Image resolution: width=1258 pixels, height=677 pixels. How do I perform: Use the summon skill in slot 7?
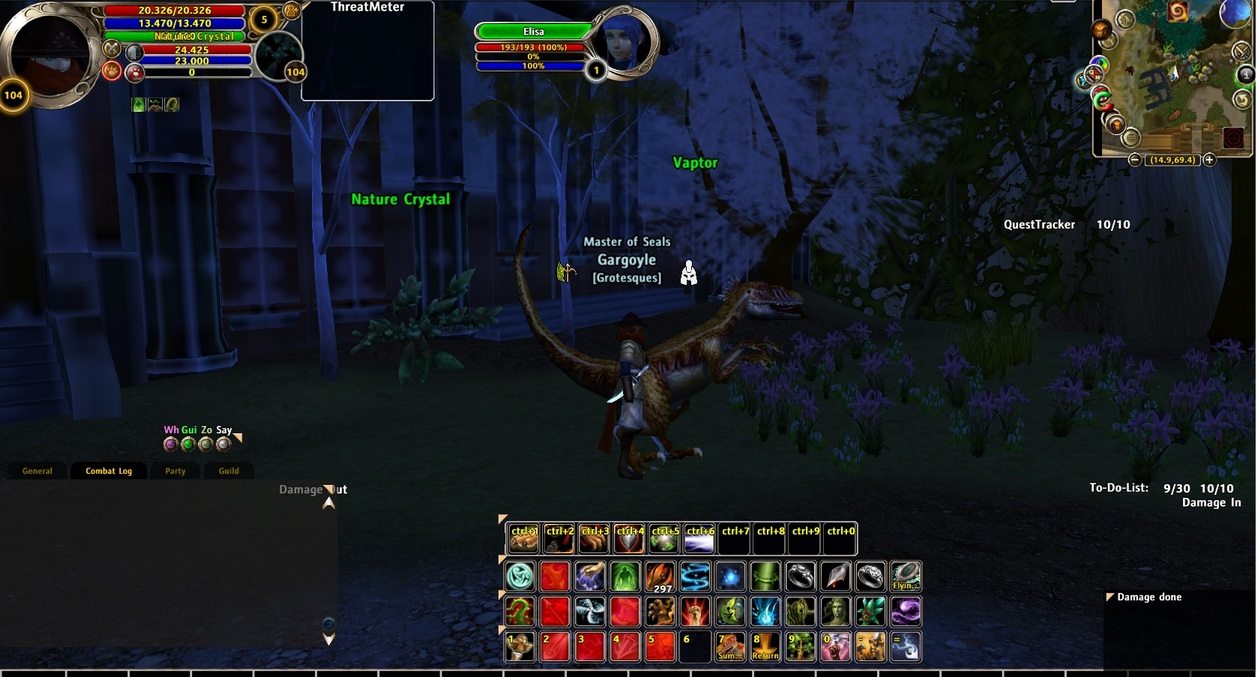click(730, 647)
